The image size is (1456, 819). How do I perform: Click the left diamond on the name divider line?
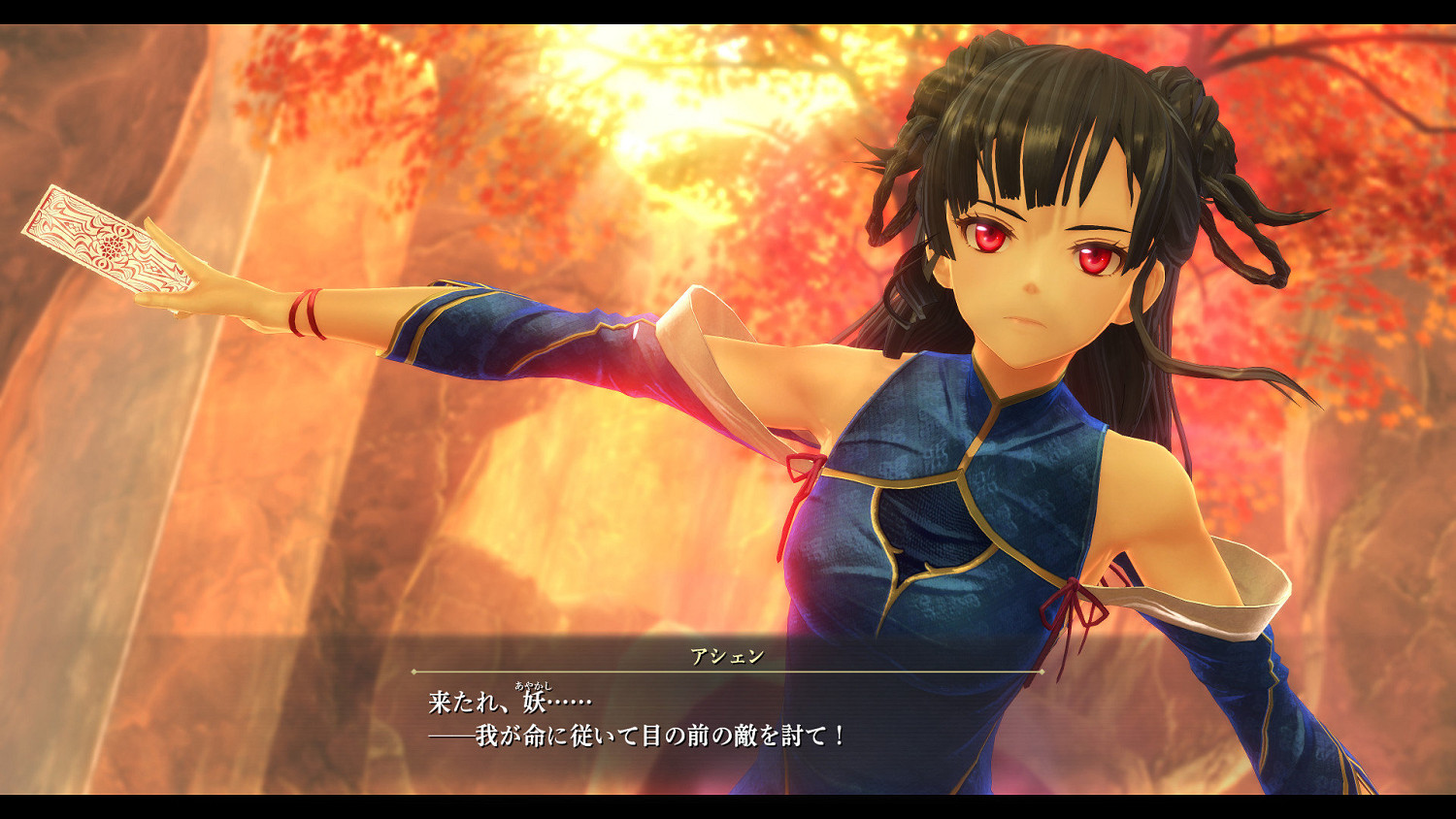click(415, 672)
